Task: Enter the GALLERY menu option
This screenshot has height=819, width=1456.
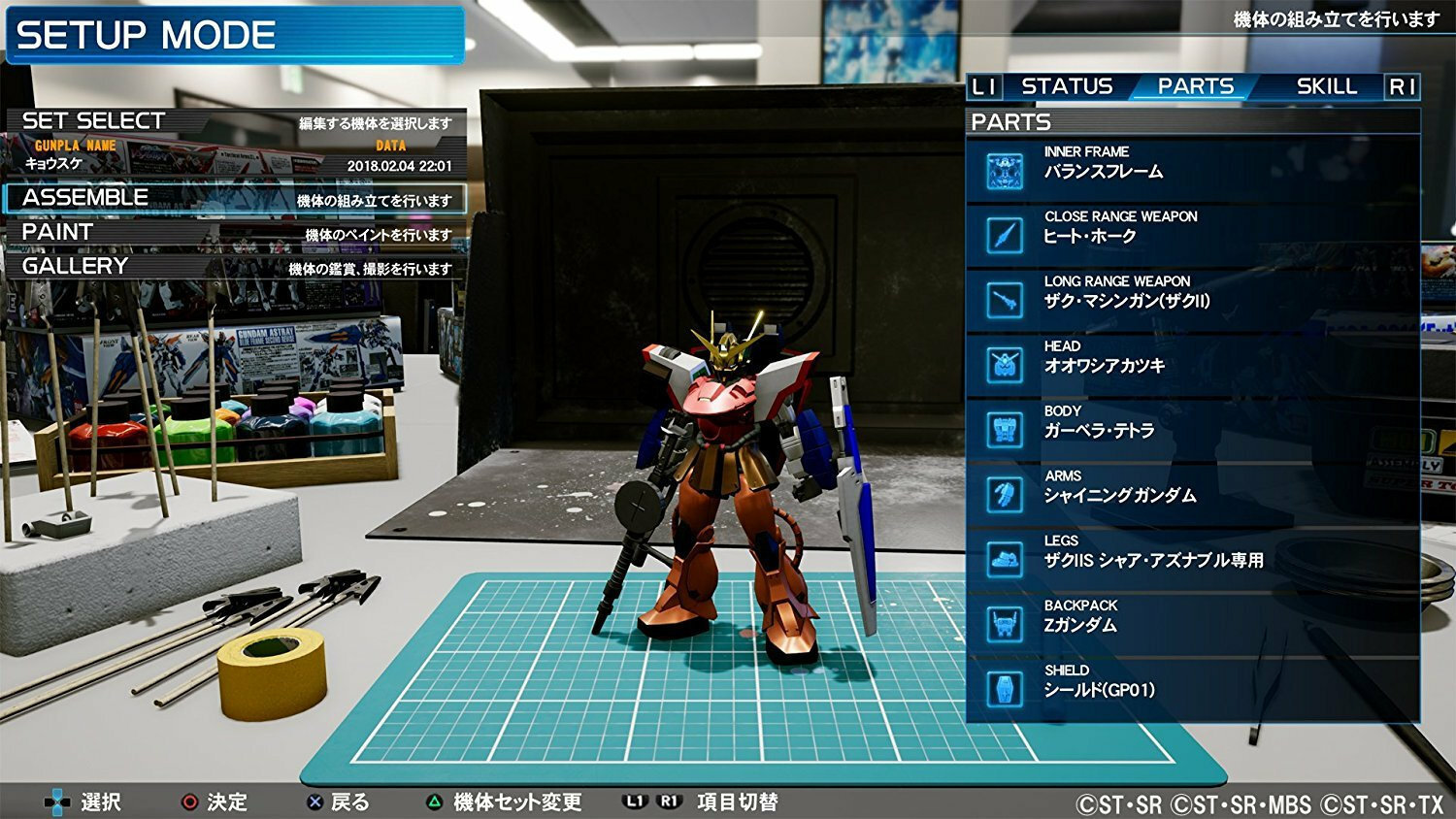Action: (x=235, y=267)
